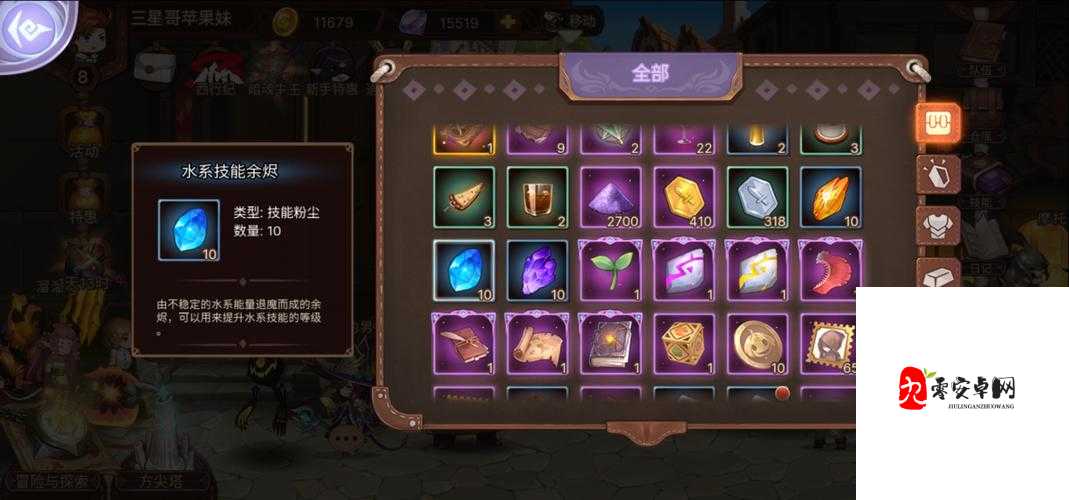
Task: Select the purple crystal cluster item
Action: [537, 270]
